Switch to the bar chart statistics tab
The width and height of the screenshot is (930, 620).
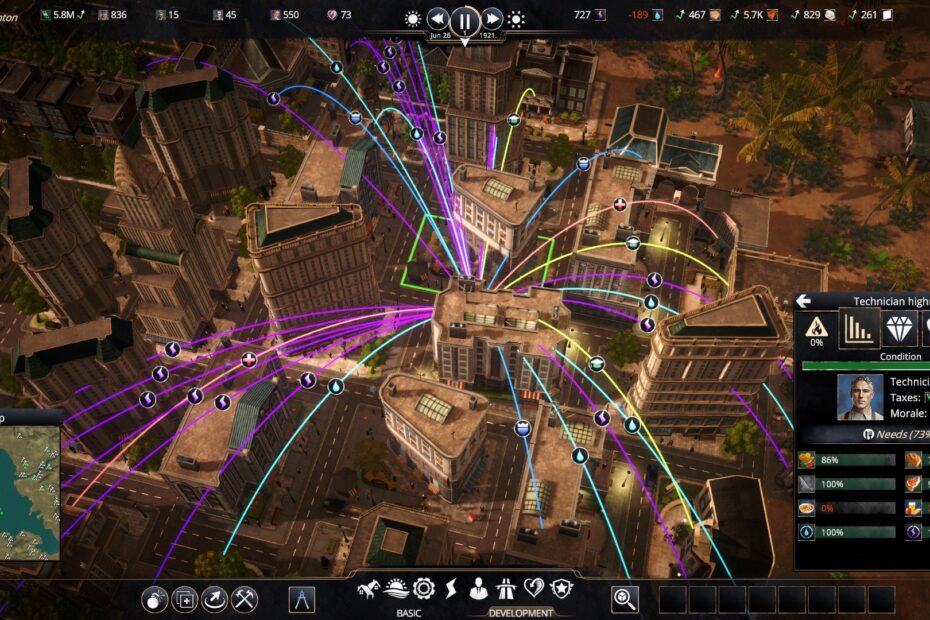(859, 328)
